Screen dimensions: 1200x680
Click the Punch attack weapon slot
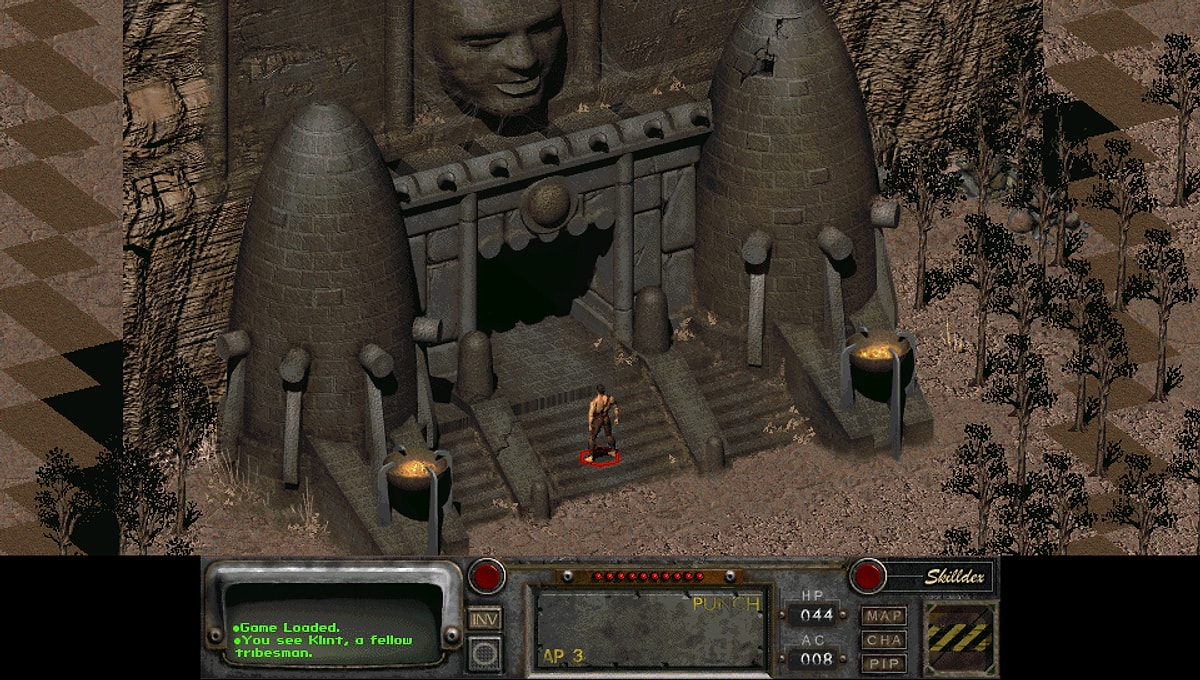(652, 629)
